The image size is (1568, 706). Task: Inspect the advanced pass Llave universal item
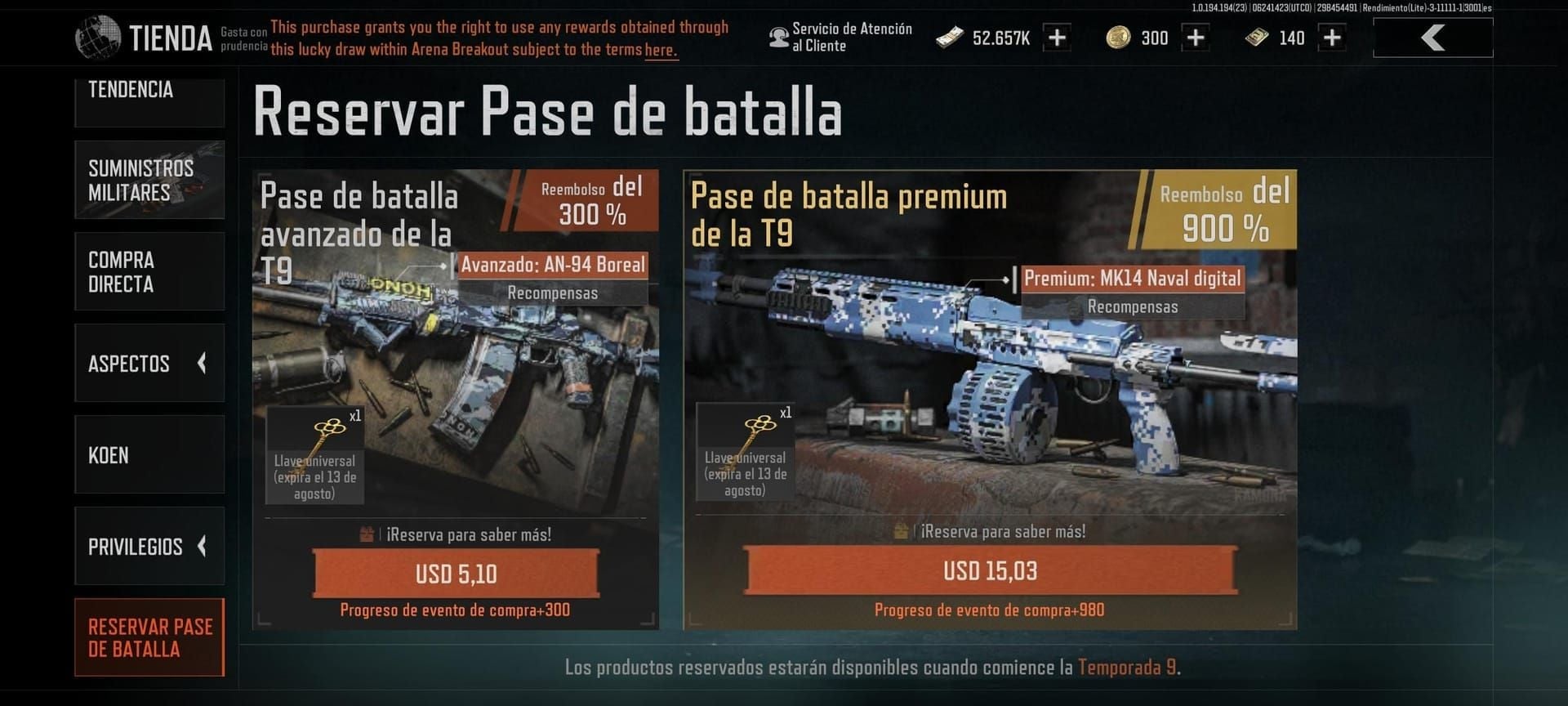tap(314, 454)
